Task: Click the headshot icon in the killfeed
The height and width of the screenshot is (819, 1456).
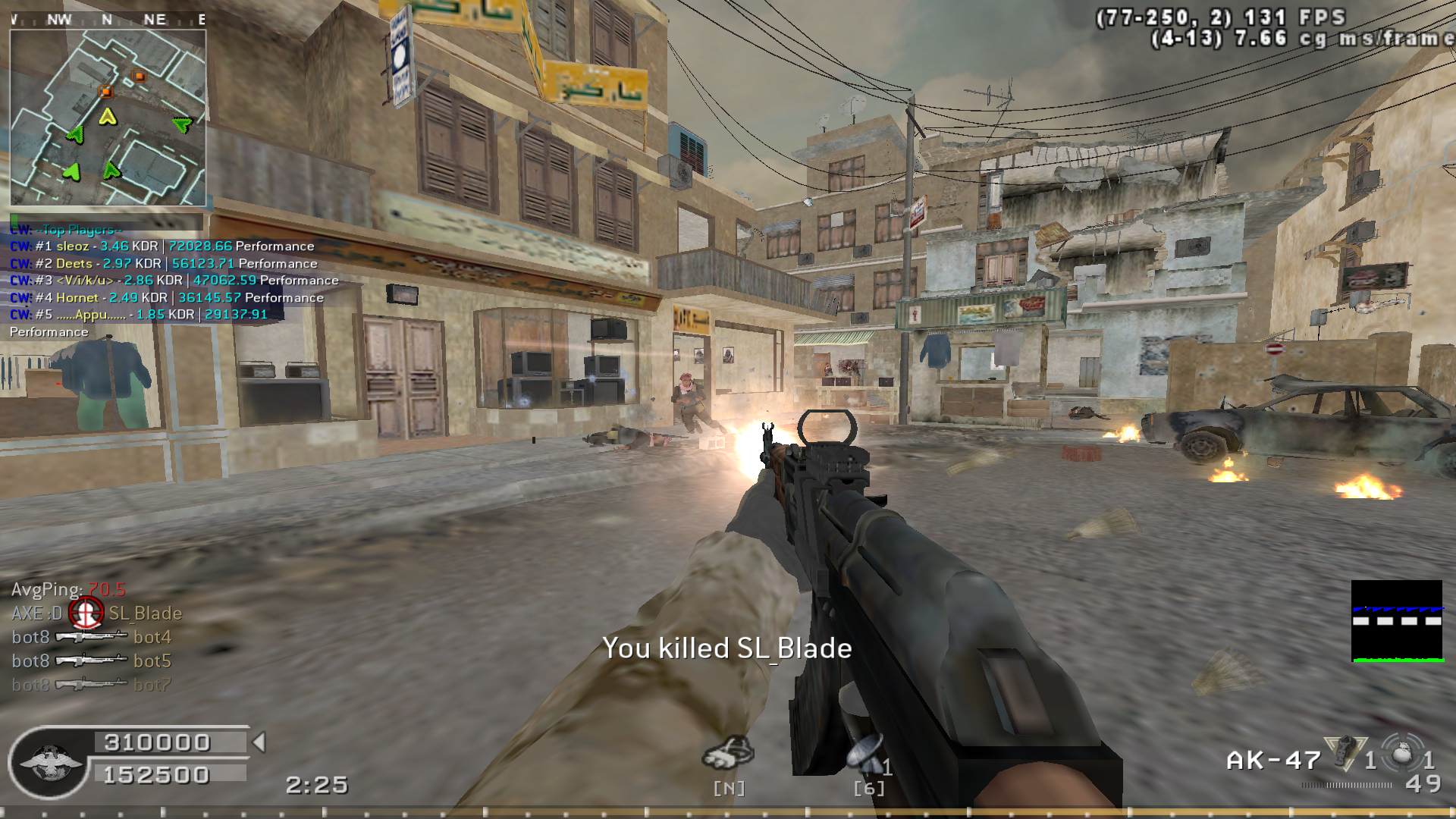Action: coord(86,613)
